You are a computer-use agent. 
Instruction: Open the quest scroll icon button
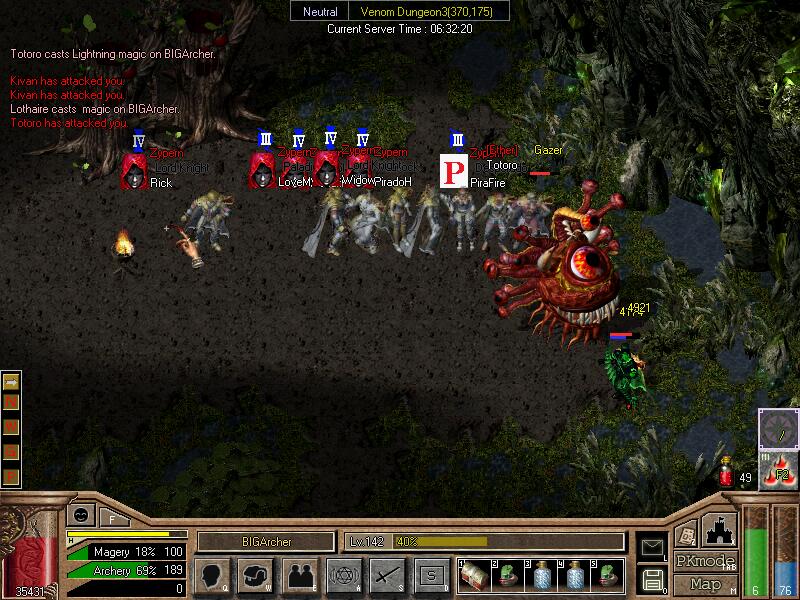click(x=687, y=533)
